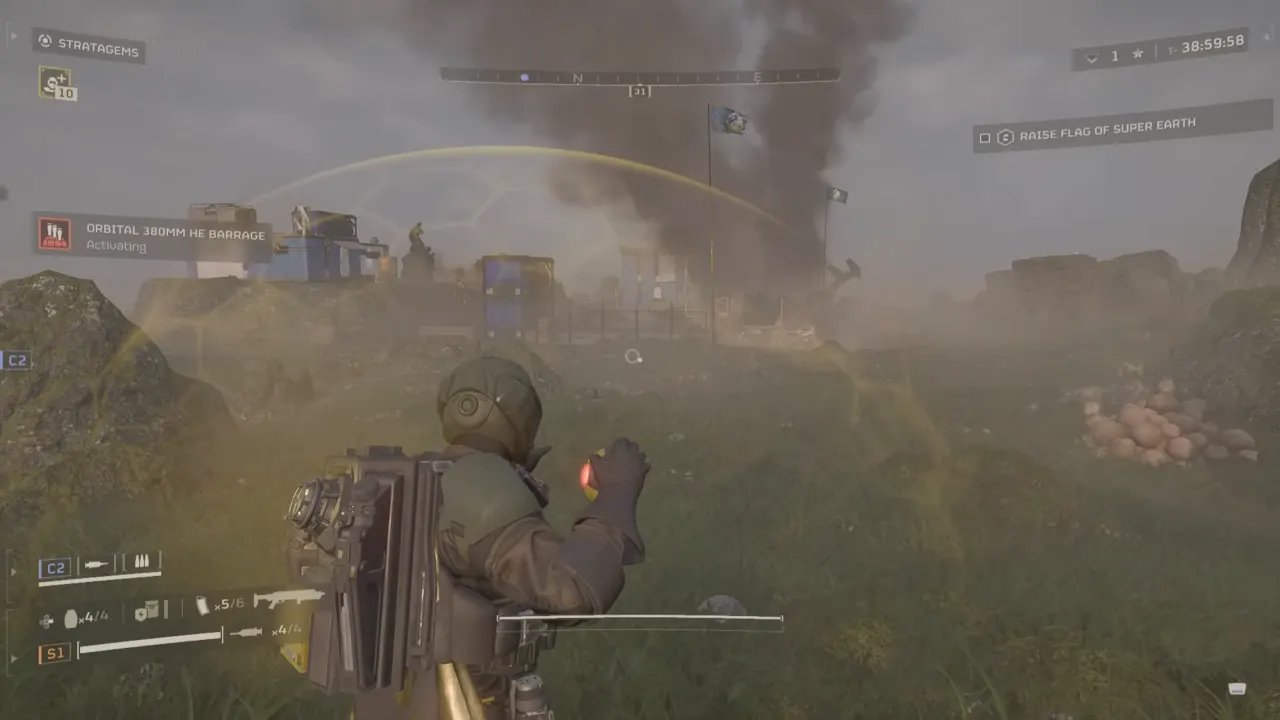Image resolution: width=1280 pixels, height=720 pixels.
Task: Click the magazine icon showing x5/6
Action: [x=202, y=605]
